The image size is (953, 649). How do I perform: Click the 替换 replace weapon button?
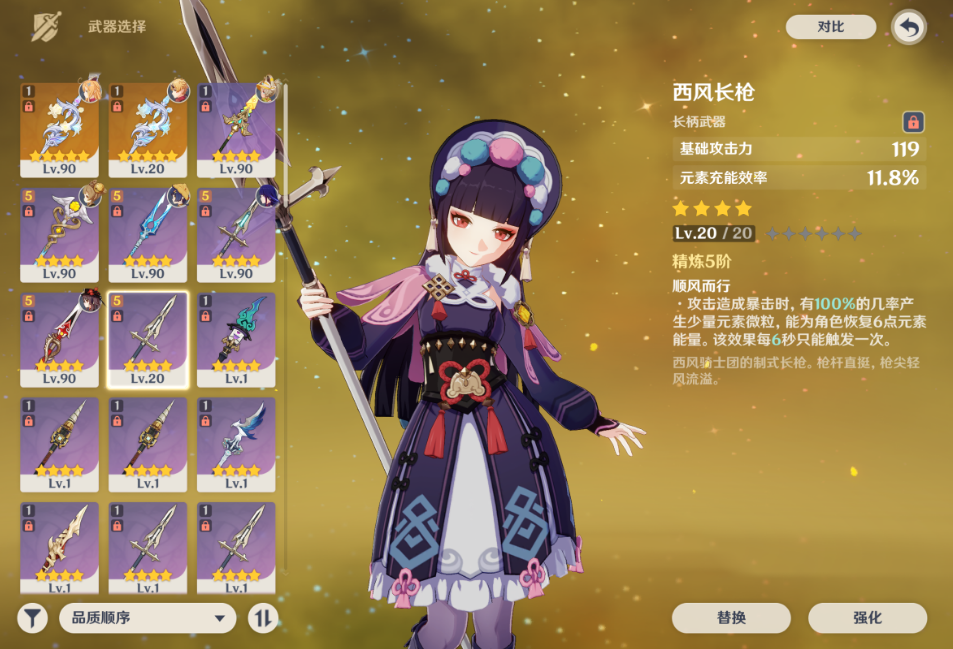pyautogui.click(x=731, y=618)
